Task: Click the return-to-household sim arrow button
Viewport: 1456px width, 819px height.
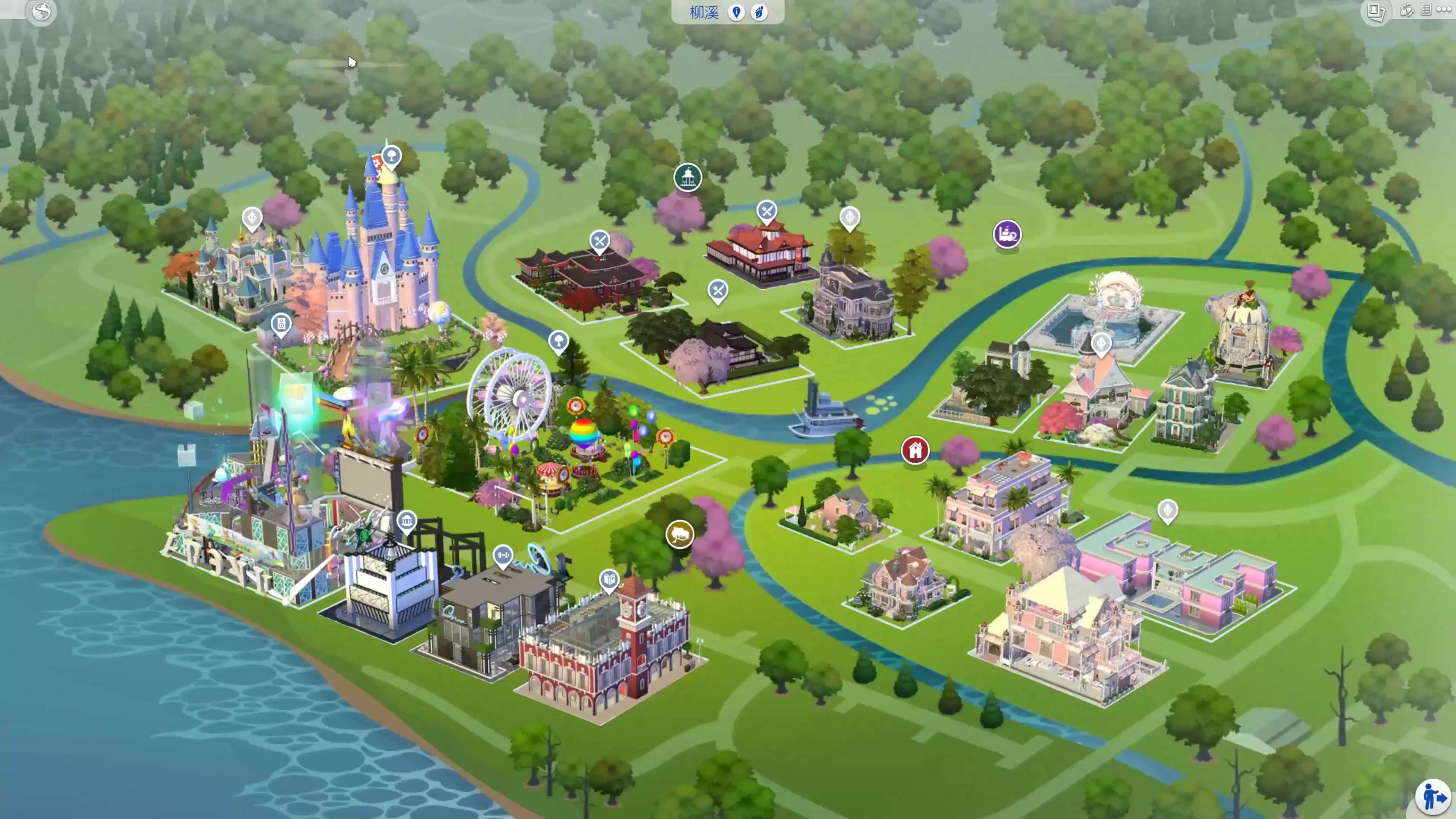Action: click(1433, 797)
